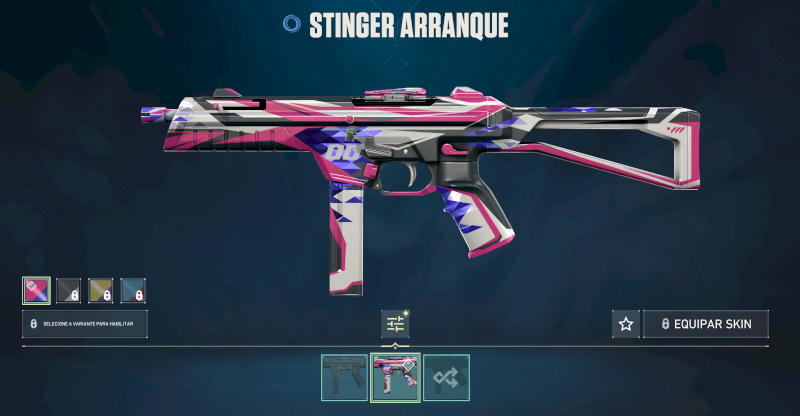The height and width of the screenshot is (416, 800).
Task: Mark the skin as favorite with star
Action: [x=626, y=324]
